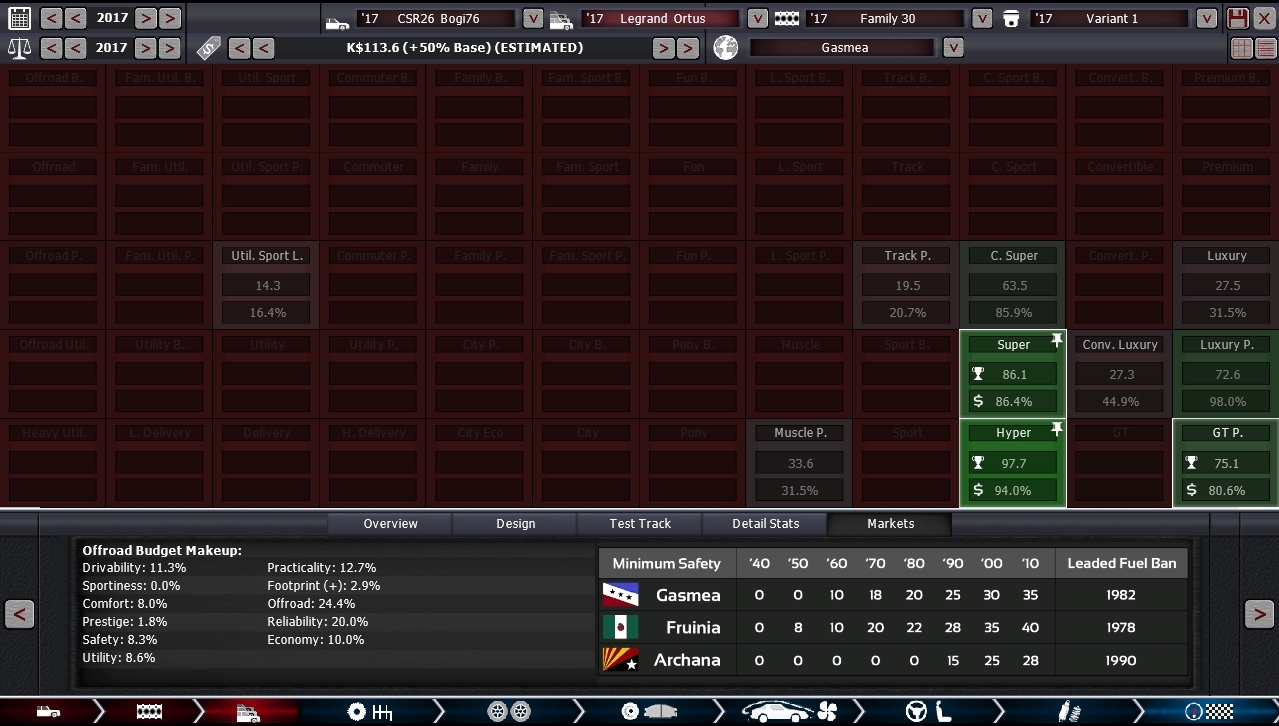
Task: Expand the Variant 1 dropdown
Action: coord(1207,18)
